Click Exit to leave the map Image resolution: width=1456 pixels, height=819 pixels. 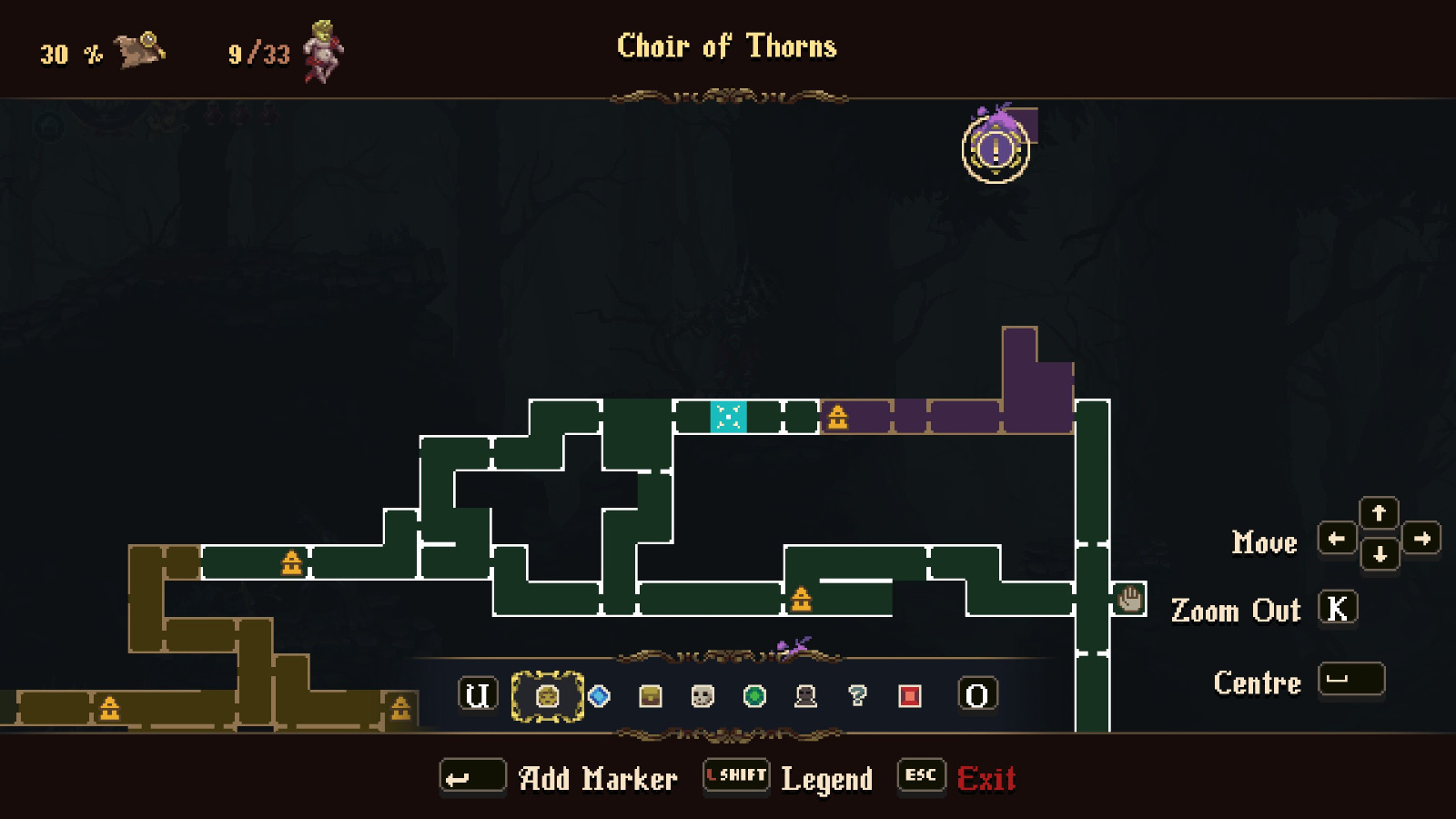[988, 778]
